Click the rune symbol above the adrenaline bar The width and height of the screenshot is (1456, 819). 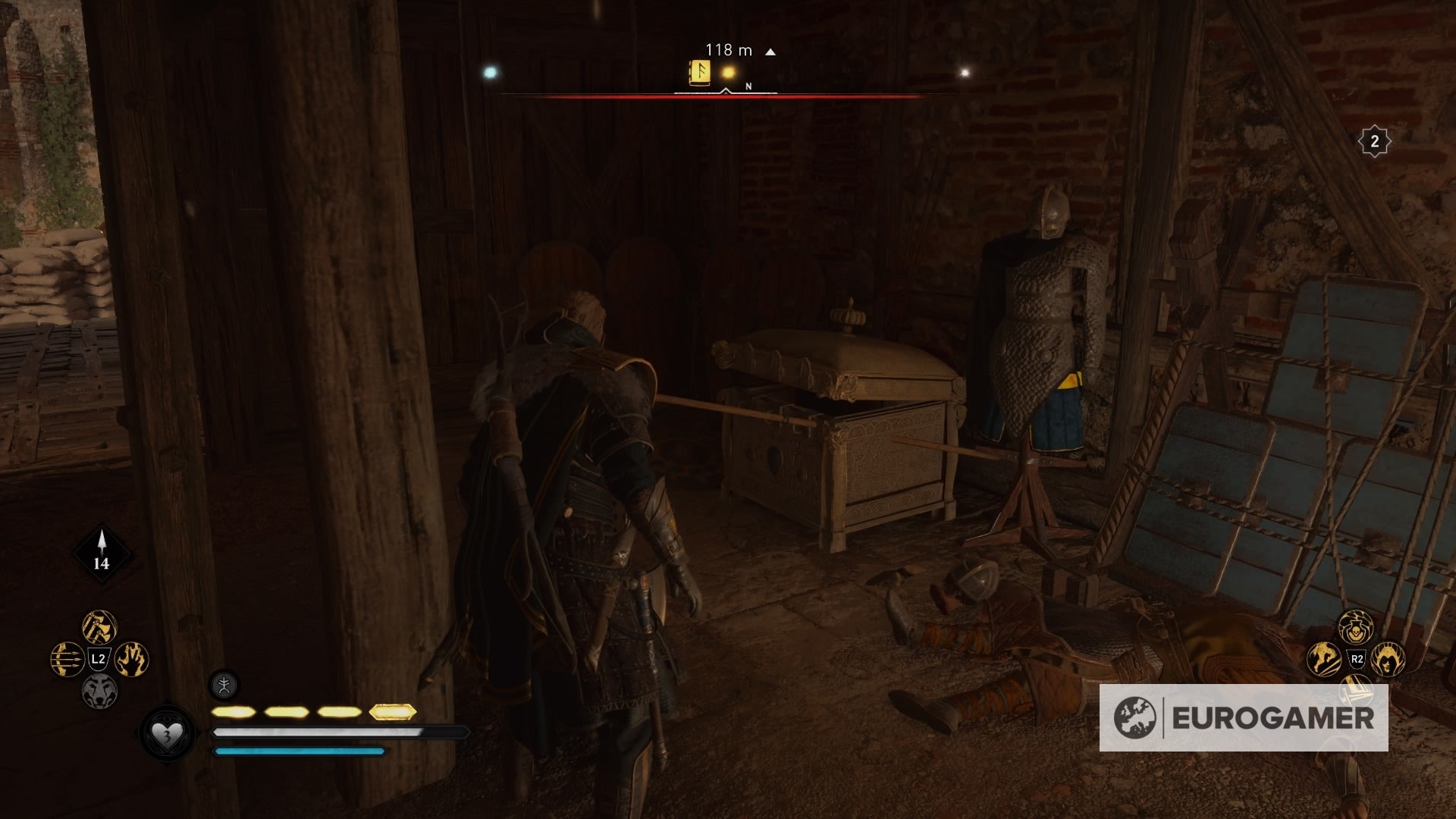(223, 683)
